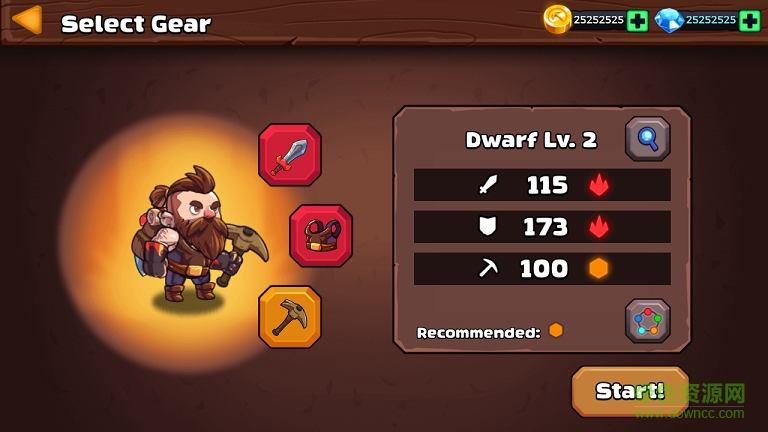Inspect dwarf details with the magnifying glass
The image size is (768, 432).
point(647,139)
